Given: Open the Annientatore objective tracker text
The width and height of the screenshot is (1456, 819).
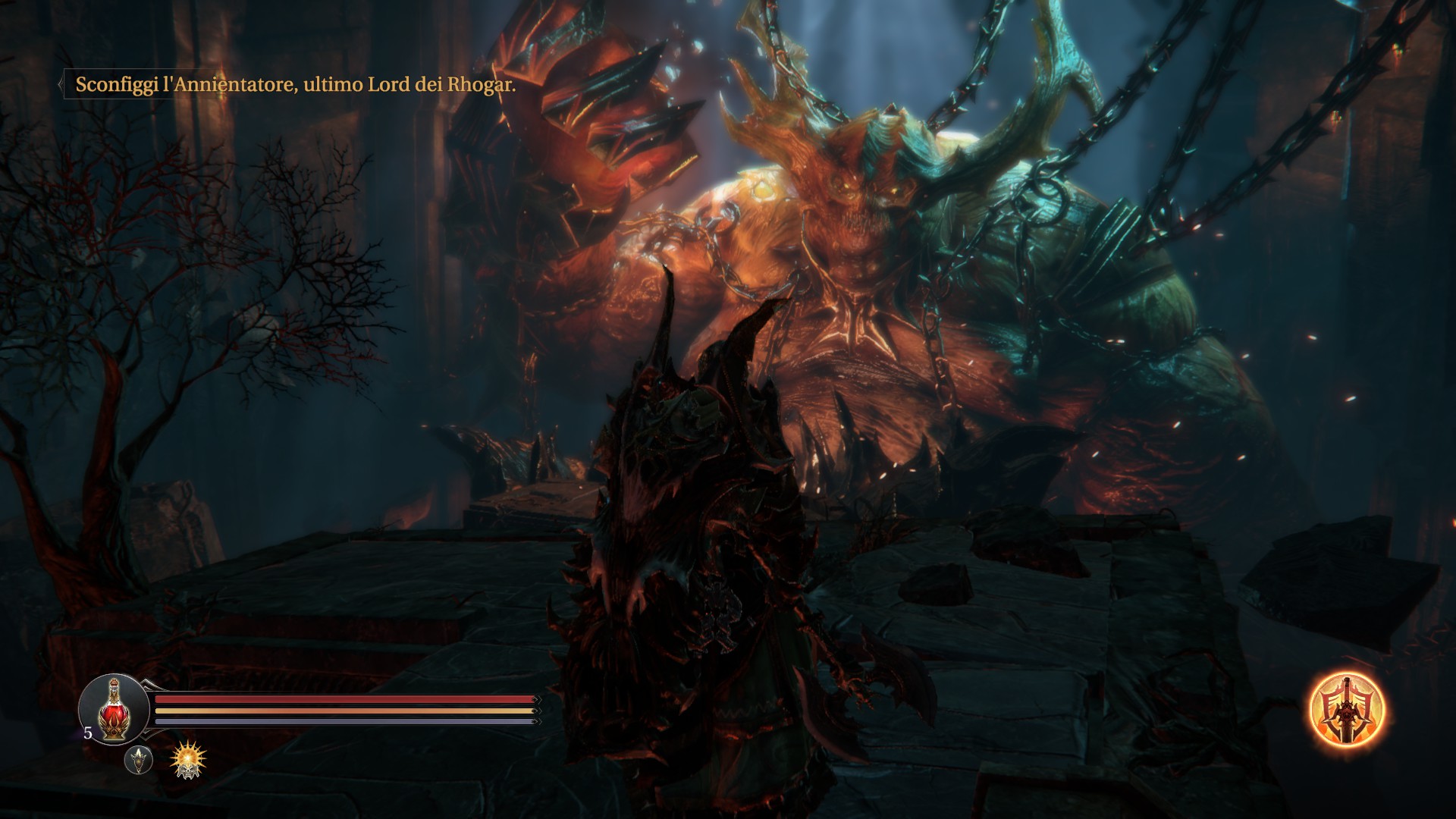Looking at the screenshot, I should pyautogui.click(x=295, y=85).
